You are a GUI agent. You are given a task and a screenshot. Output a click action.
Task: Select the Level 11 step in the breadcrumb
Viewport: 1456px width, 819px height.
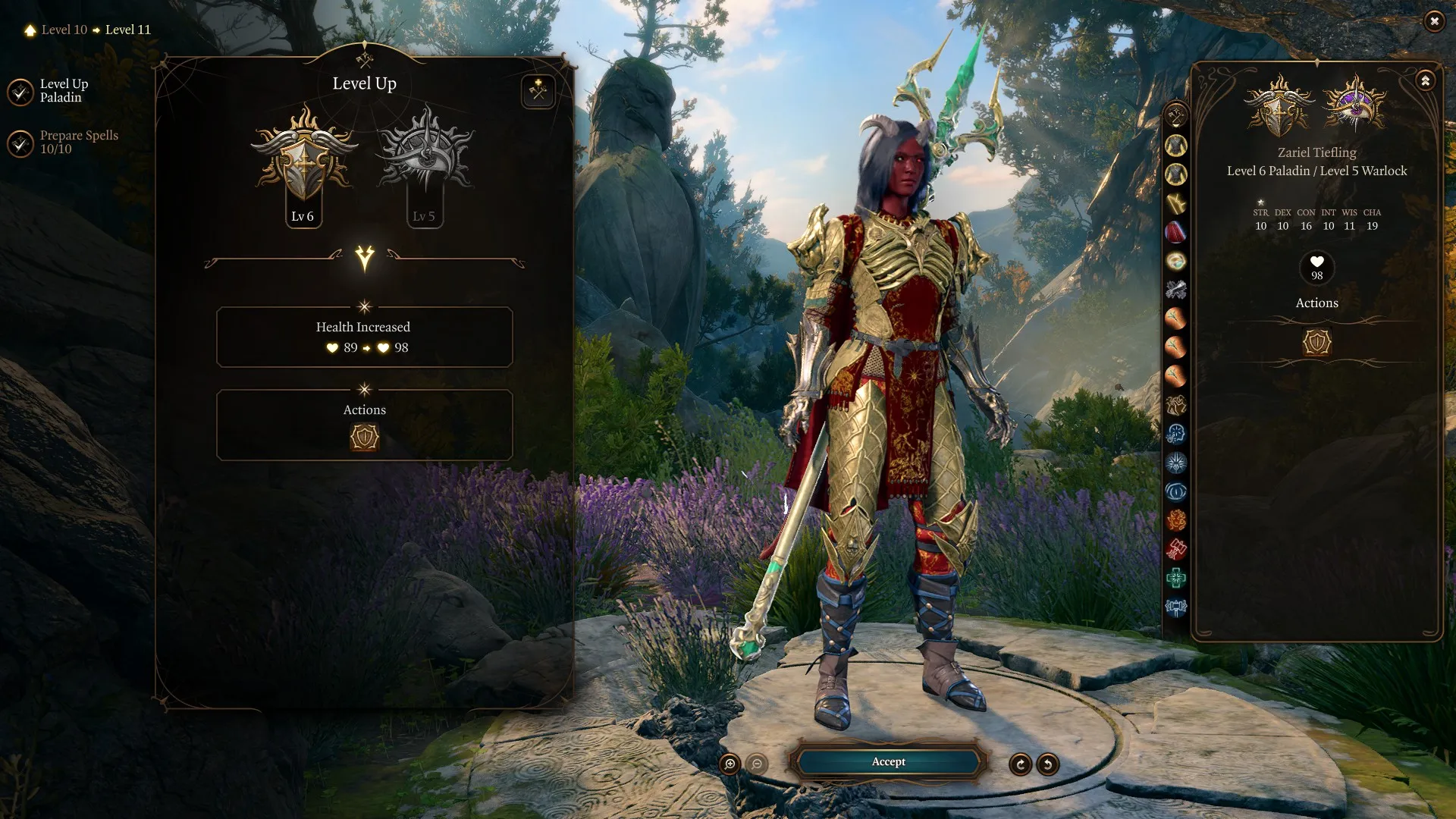127,30
